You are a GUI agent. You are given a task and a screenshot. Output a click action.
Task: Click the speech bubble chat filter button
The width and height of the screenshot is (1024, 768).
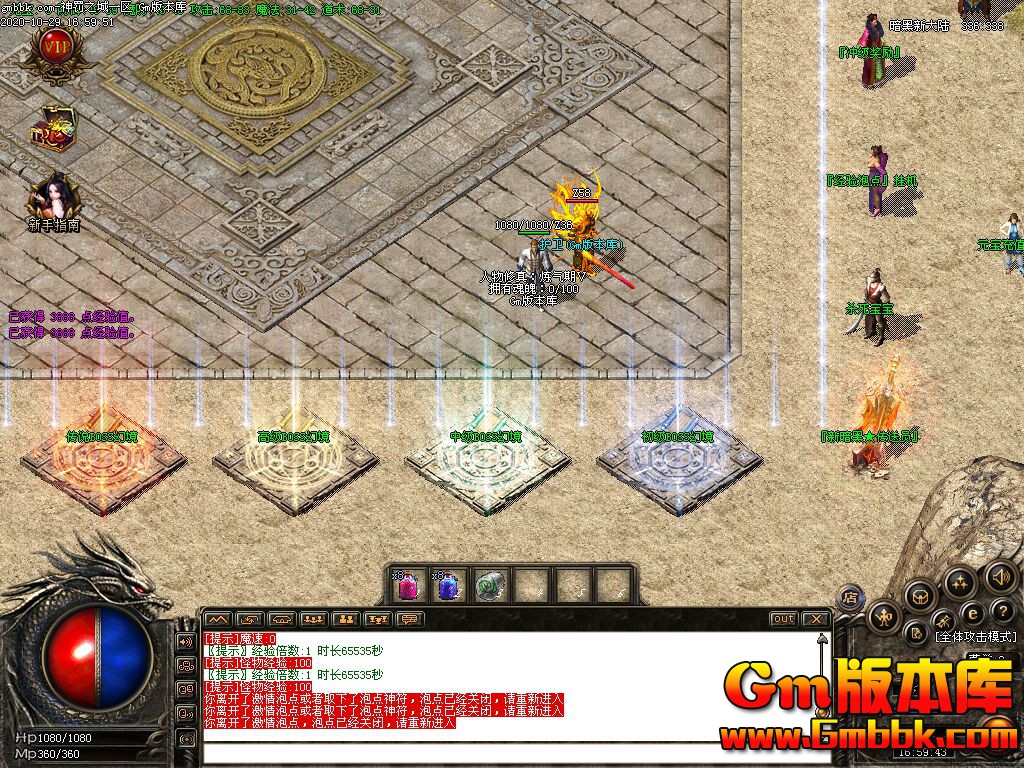[x=410, y=620]
